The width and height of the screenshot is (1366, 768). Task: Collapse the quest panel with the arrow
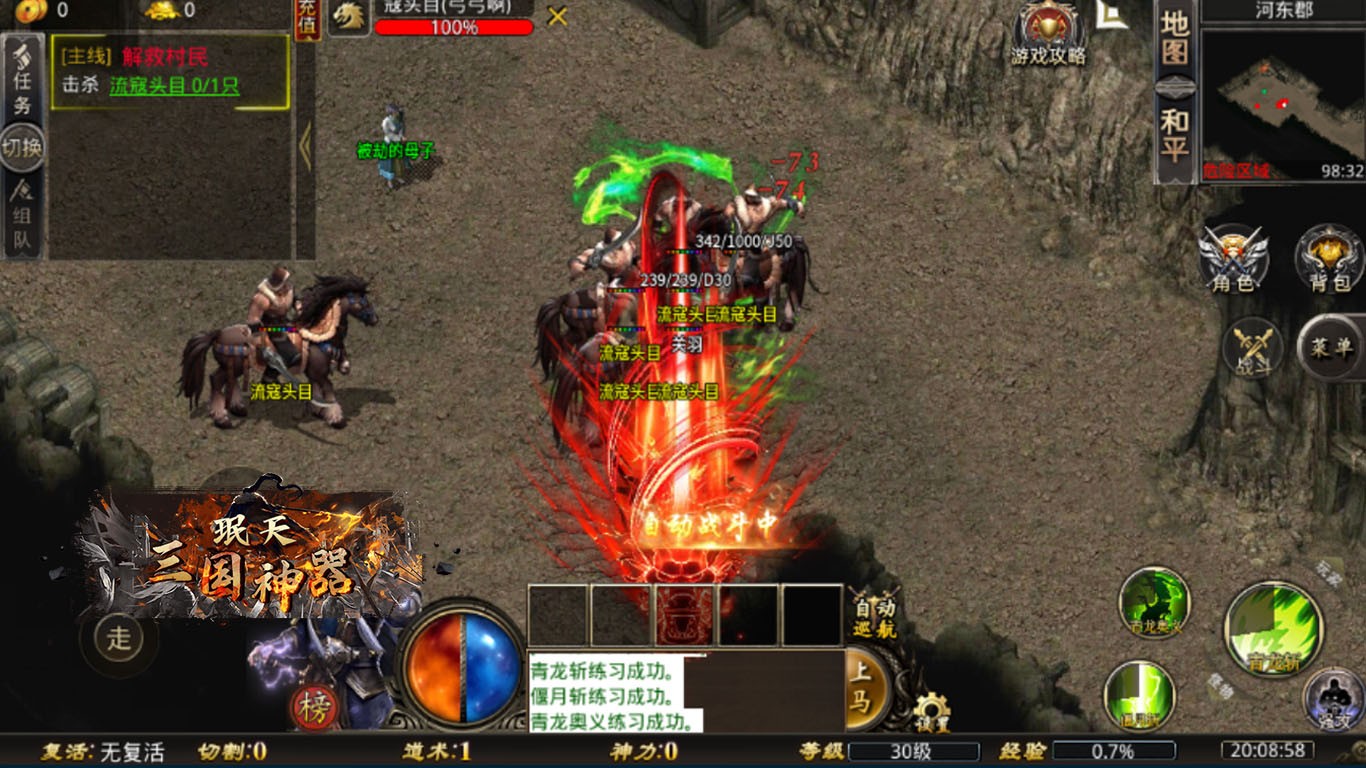[305, 148]
